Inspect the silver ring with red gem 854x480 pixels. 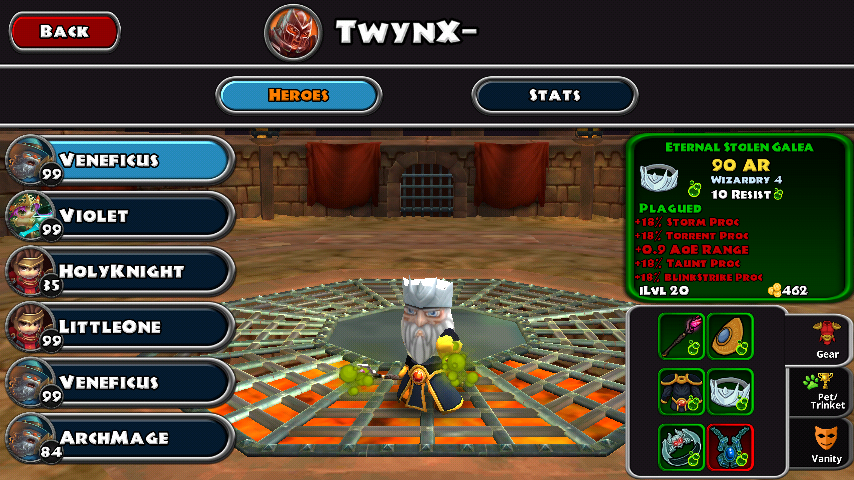[x=681, y=446]
